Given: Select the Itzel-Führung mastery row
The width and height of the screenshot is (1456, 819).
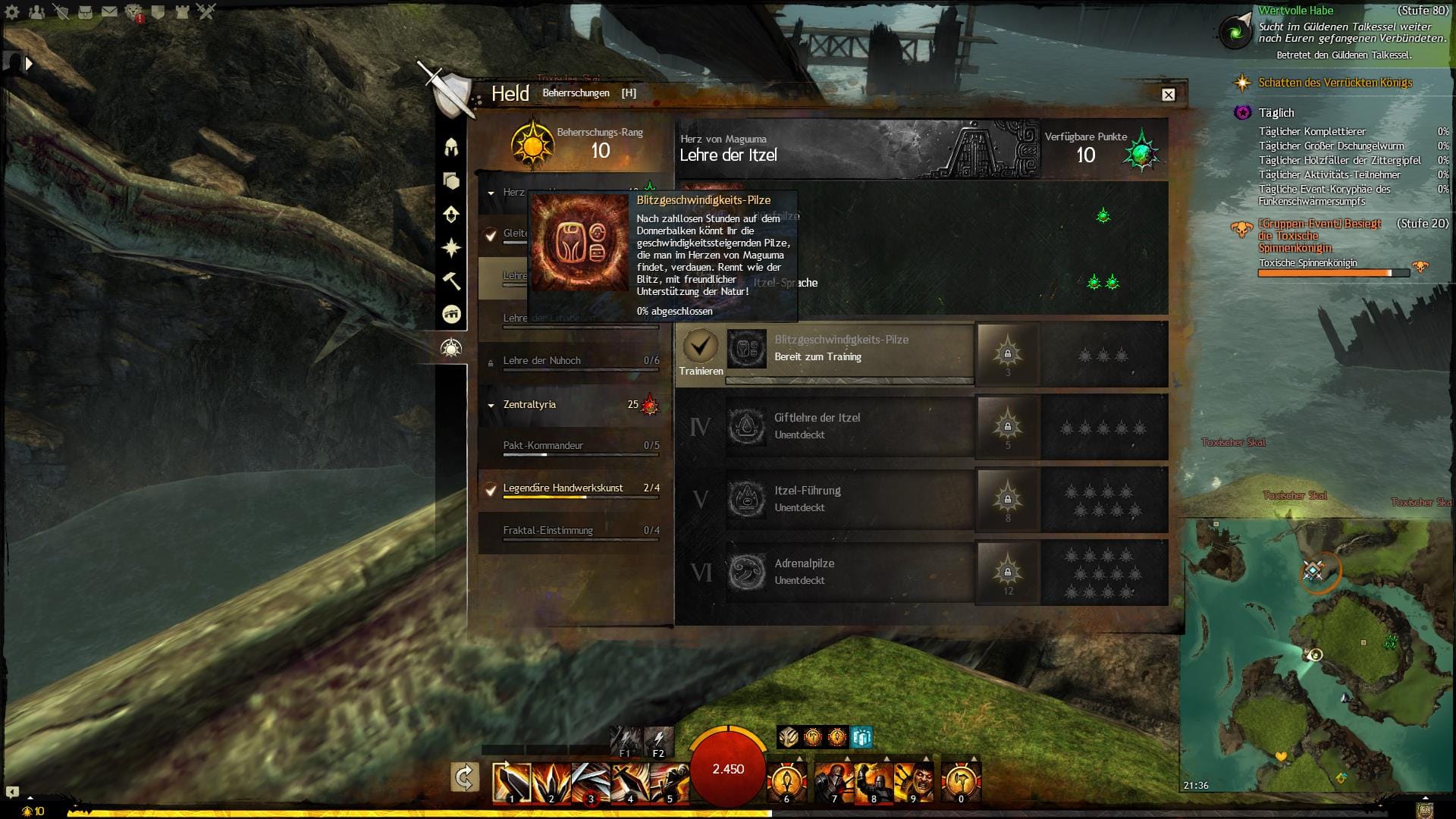Looking at the screenshot, I should (849, 499).
